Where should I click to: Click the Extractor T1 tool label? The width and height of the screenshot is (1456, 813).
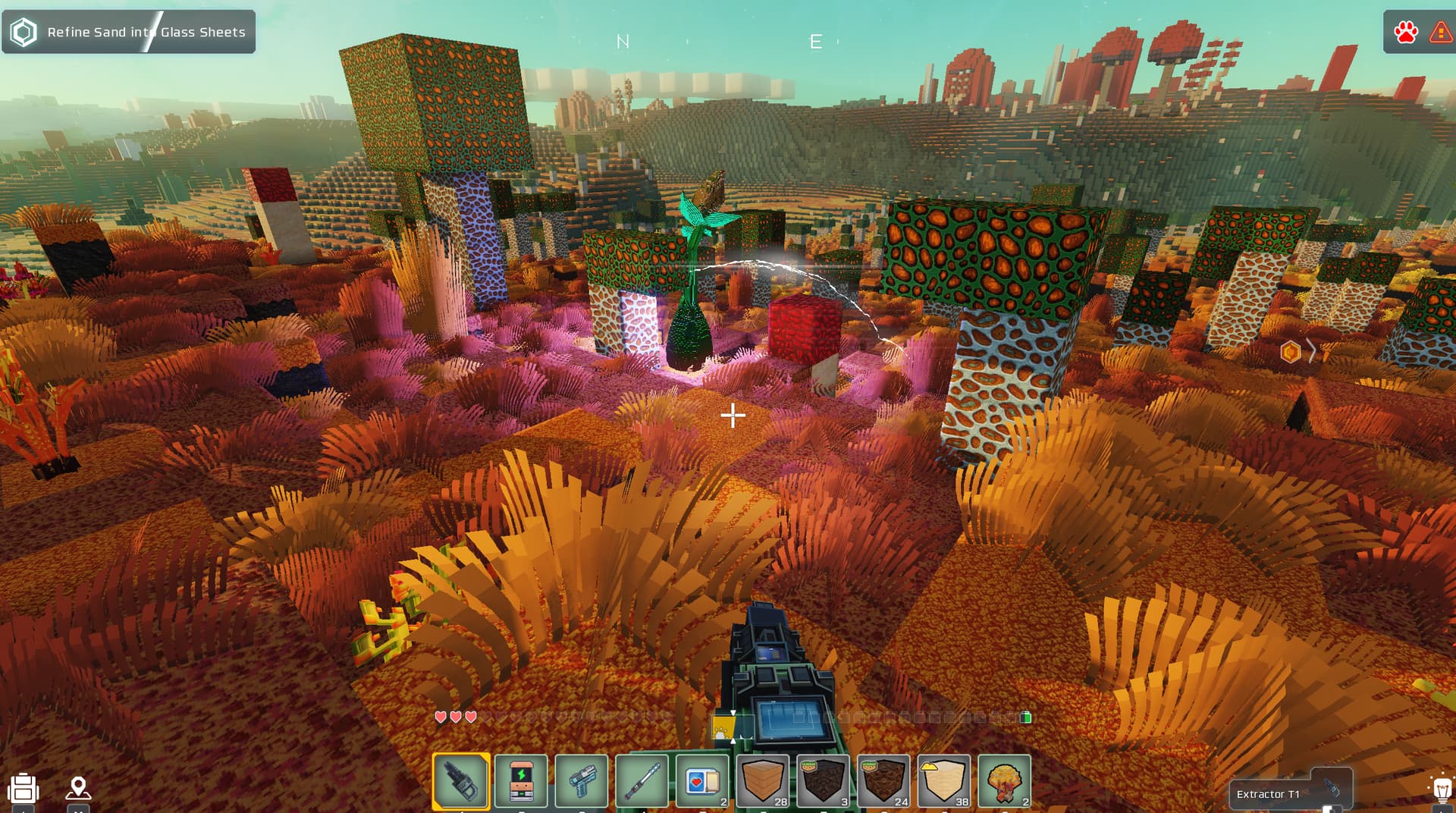(x=1268, y=794)
